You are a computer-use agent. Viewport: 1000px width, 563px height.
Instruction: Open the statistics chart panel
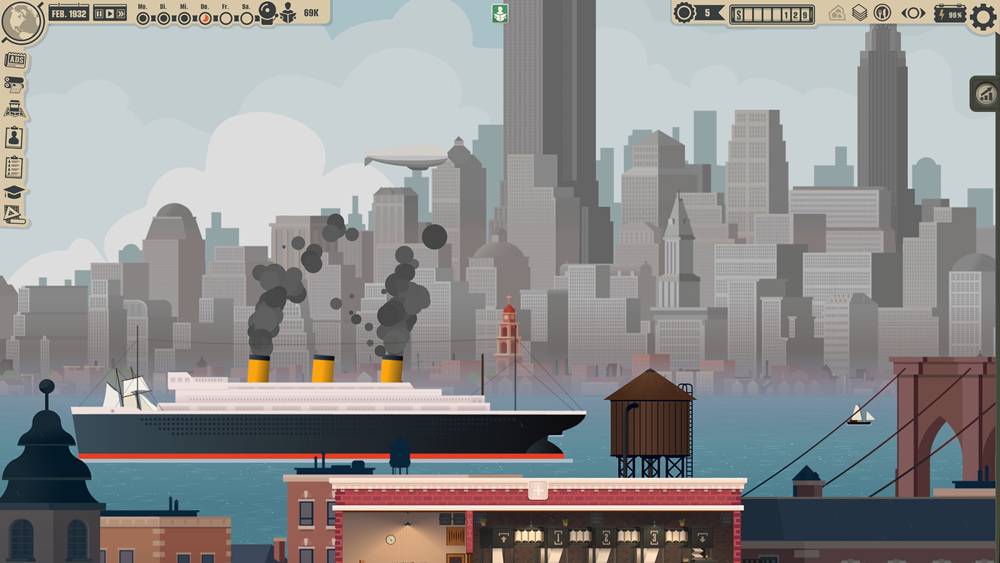point(985,94)
